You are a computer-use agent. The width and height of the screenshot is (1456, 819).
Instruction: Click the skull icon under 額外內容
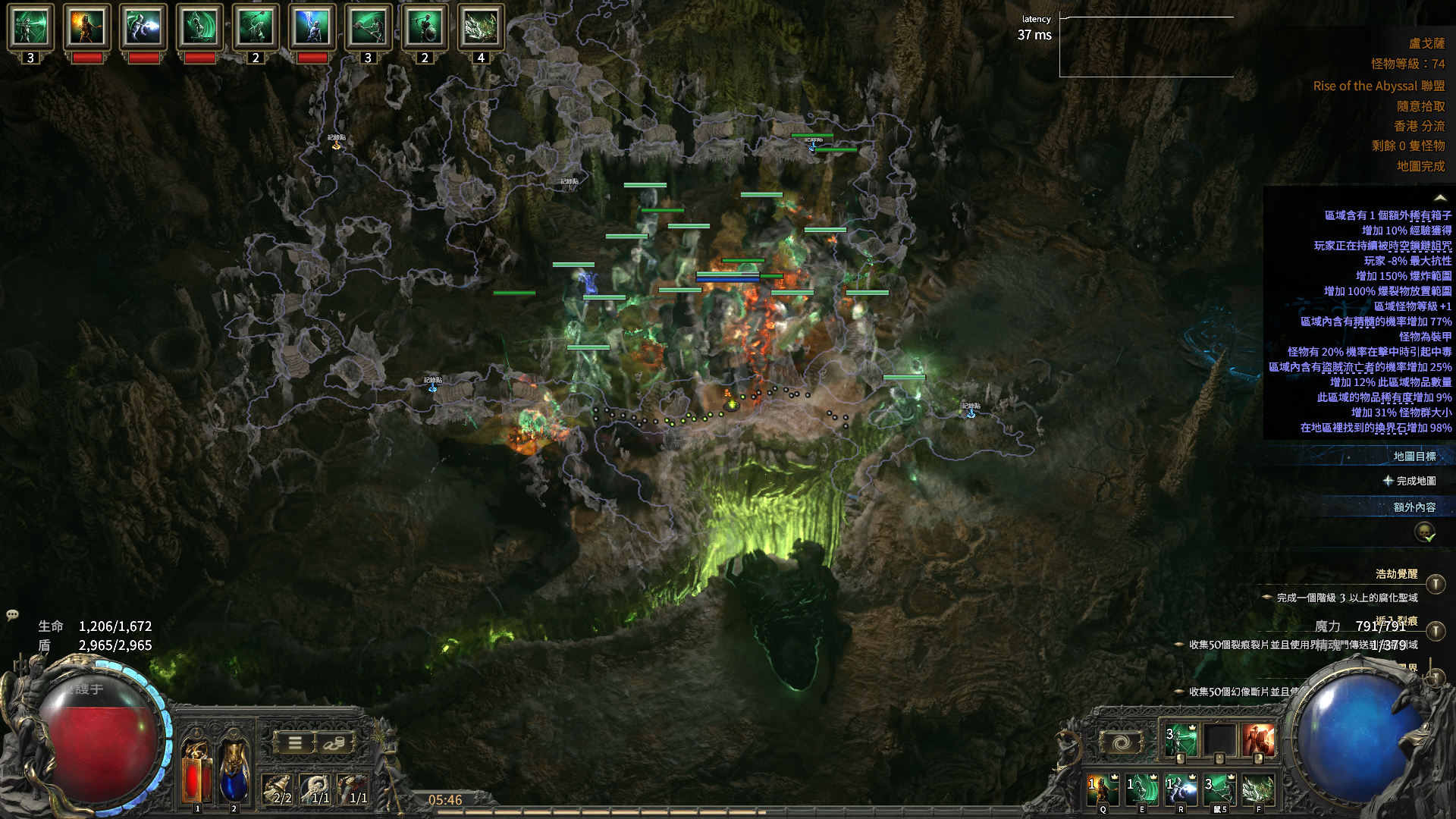click(1425, 532)
